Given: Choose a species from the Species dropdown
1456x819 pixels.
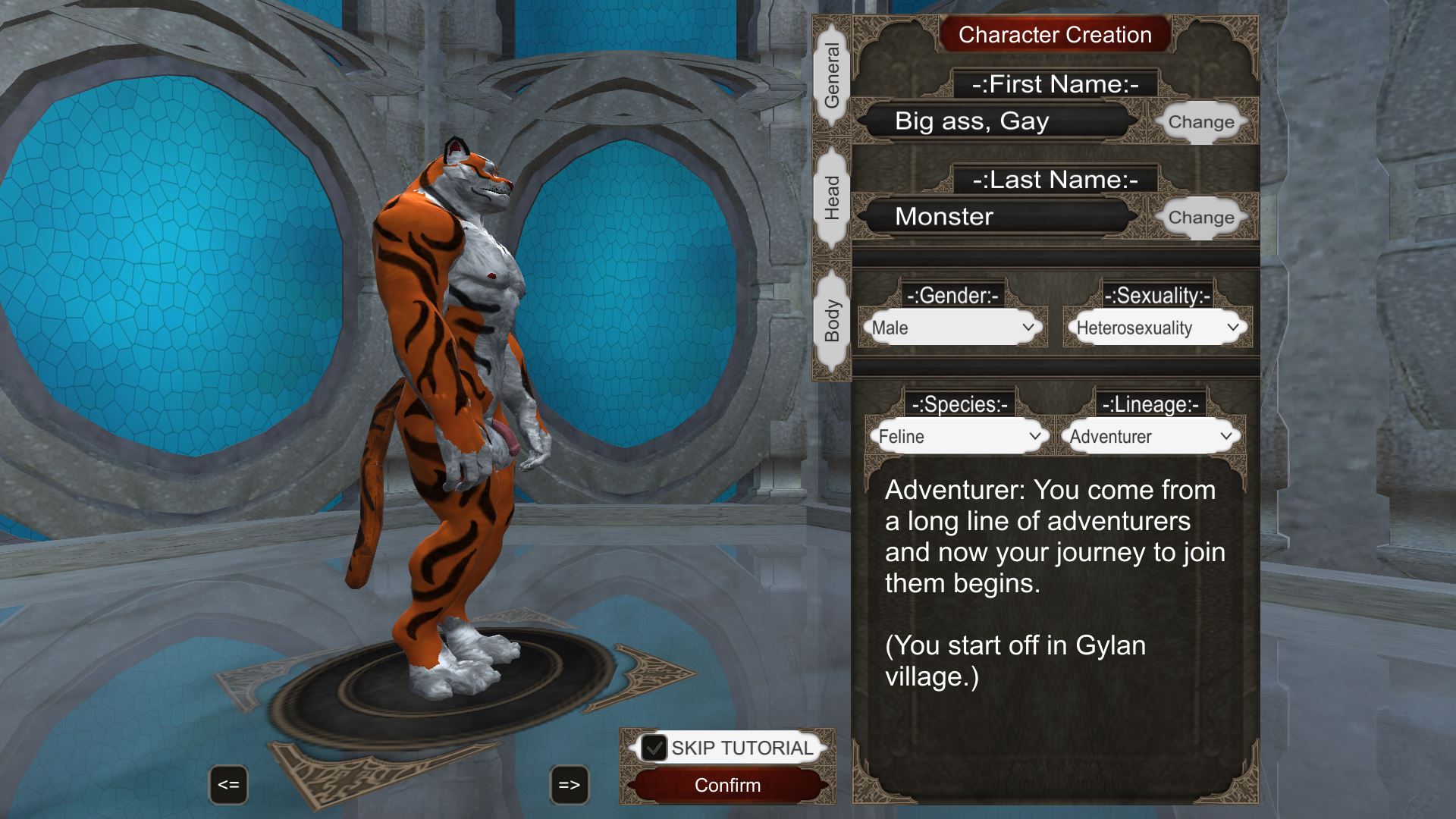Looking at the screenshot, I should (x=959, y=436).
